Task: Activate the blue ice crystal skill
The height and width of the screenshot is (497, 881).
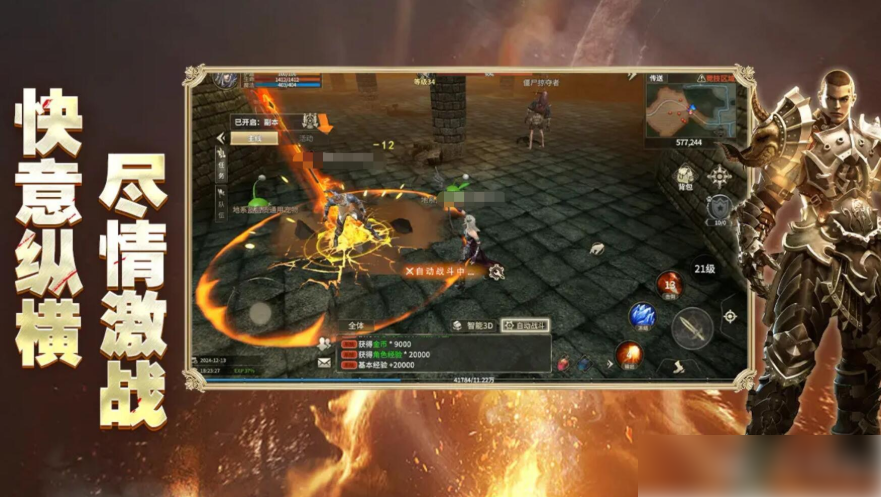Action: click(x=641, y=316)
